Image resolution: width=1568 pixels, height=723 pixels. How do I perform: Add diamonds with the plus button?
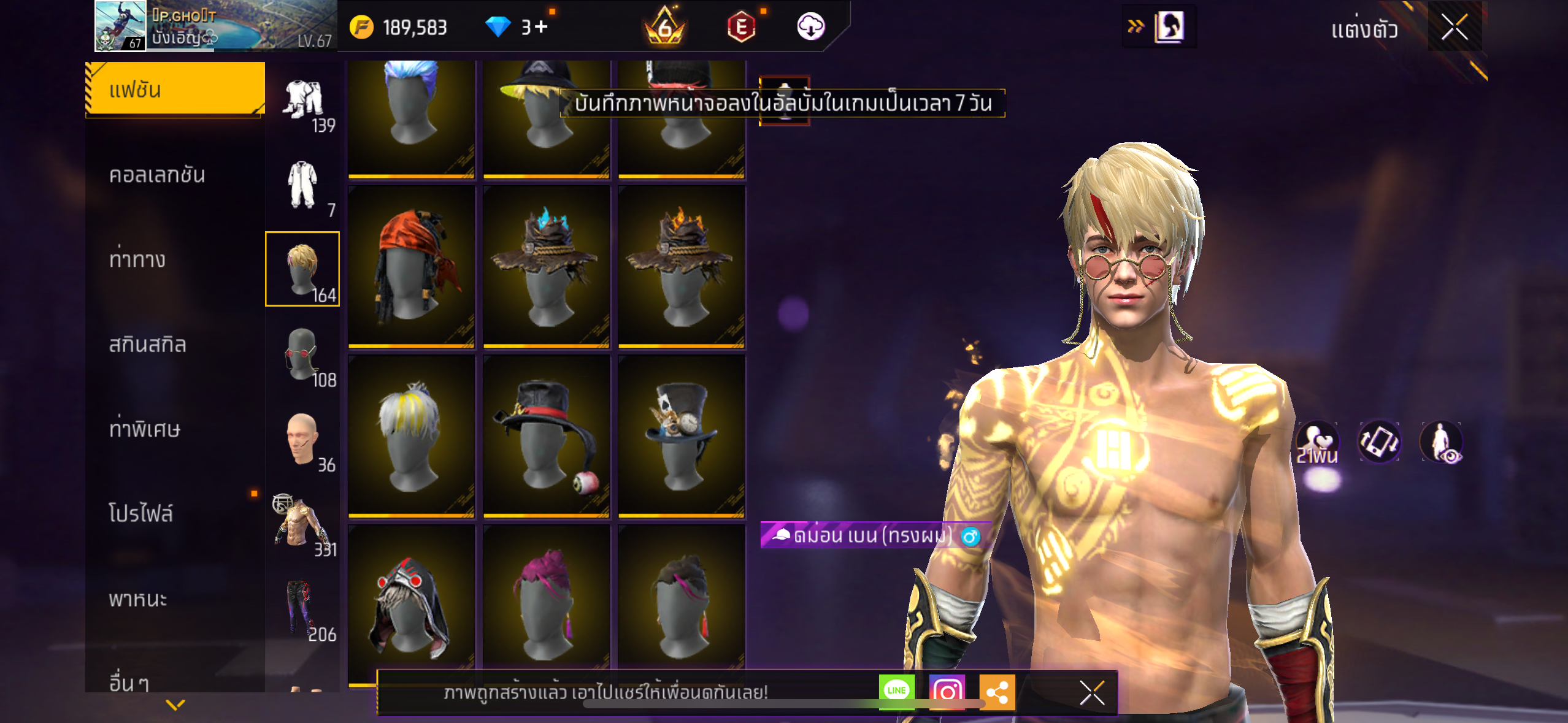click(x=541, y=27)
